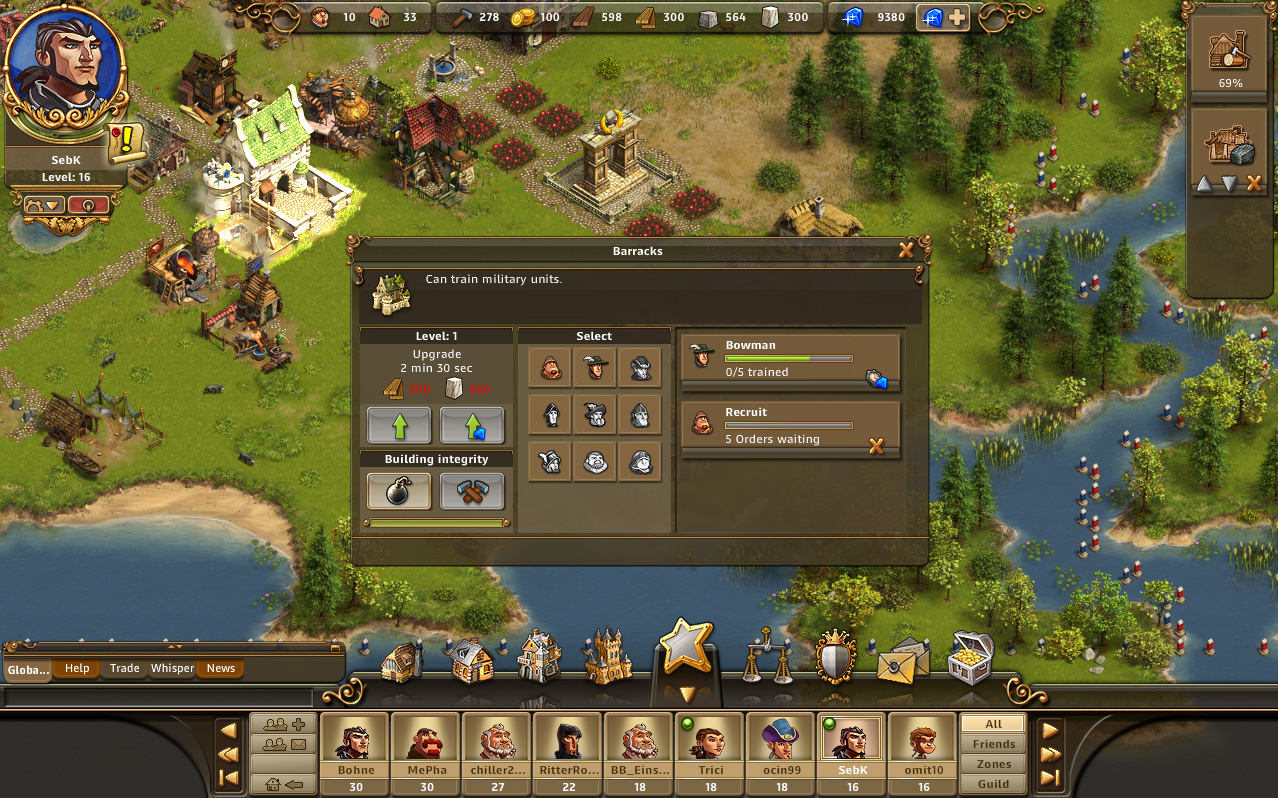Open the Help chat tab
This screenshot has height=798, width=1278.
tap(77, 668)
